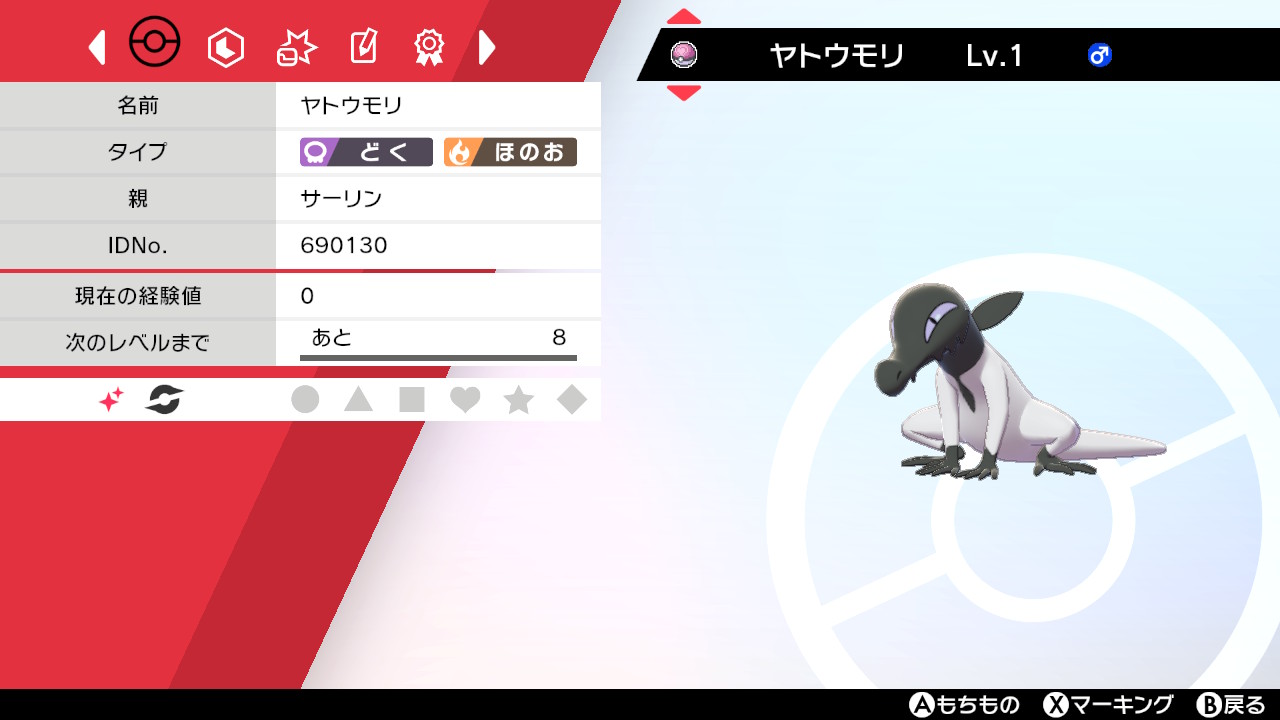The width and height of the screenshot is (1280, 720).
Task: Click the male gender symbol next to Lv.1
Action: (1099, 57)
